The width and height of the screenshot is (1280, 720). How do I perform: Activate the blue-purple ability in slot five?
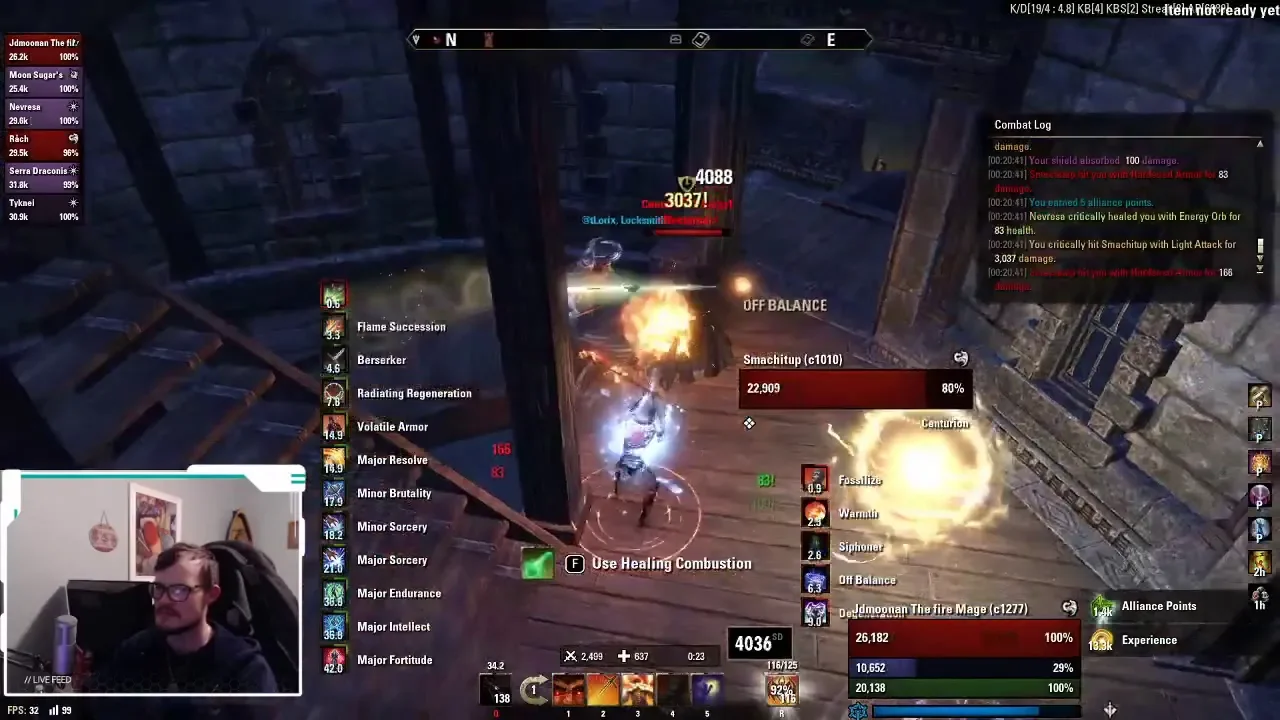[707, 689]
